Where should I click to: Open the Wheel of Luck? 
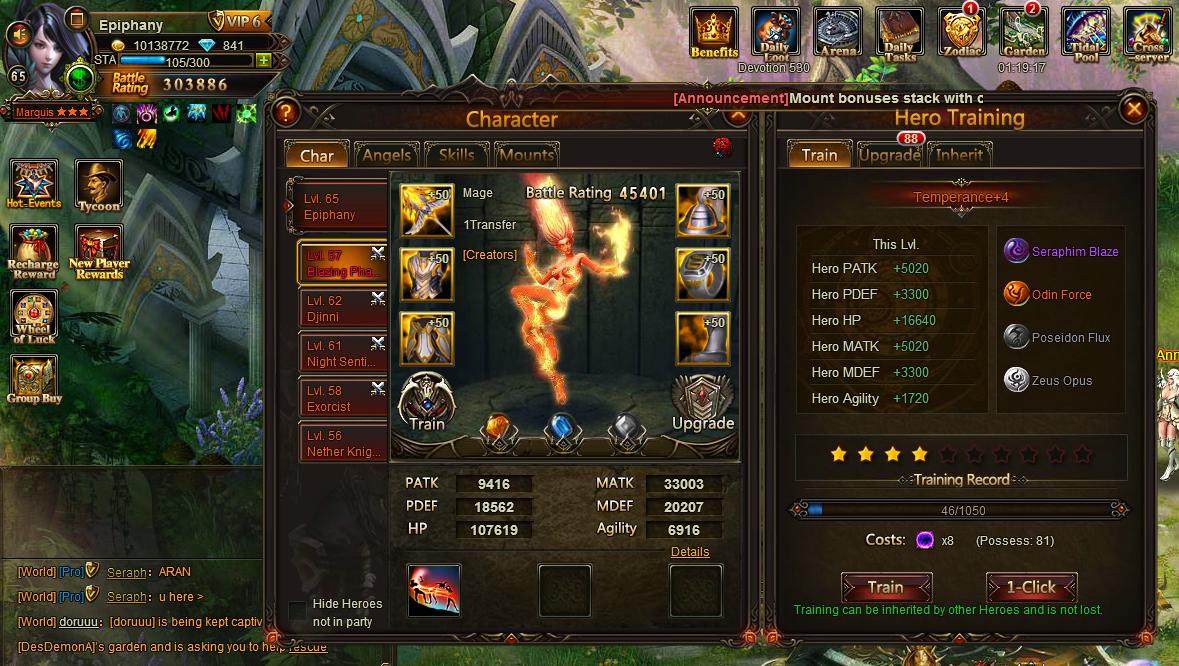tap(34, 320)
